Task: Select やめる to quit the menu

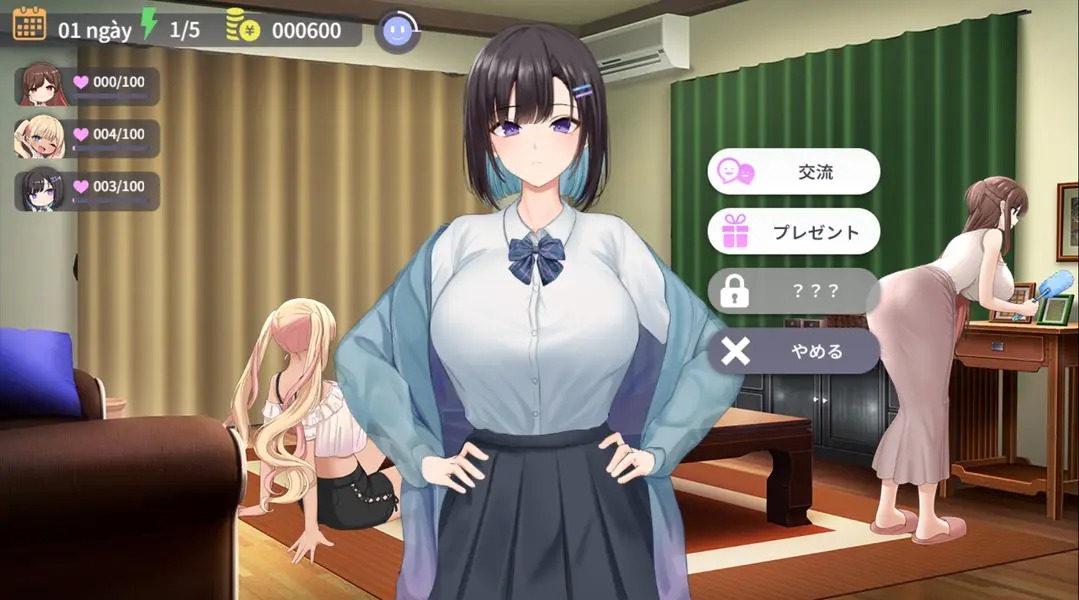Action: tap(794, 351)
